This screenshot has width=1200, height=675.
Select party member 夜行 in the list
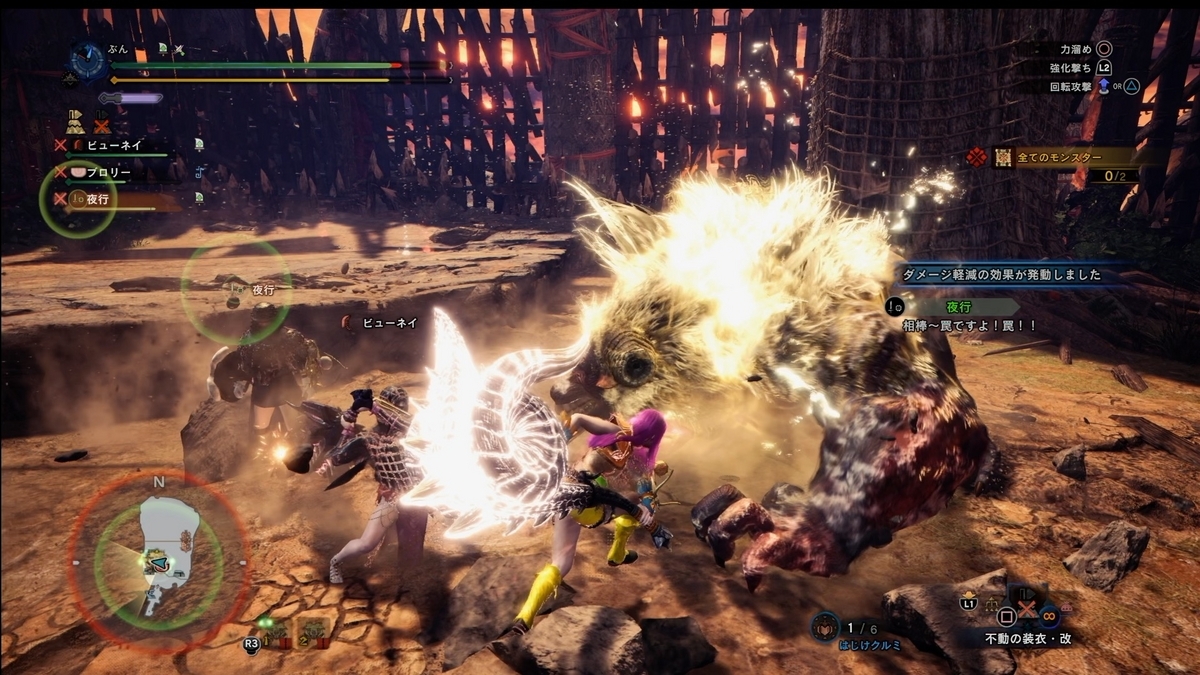(x=97, y=199)
